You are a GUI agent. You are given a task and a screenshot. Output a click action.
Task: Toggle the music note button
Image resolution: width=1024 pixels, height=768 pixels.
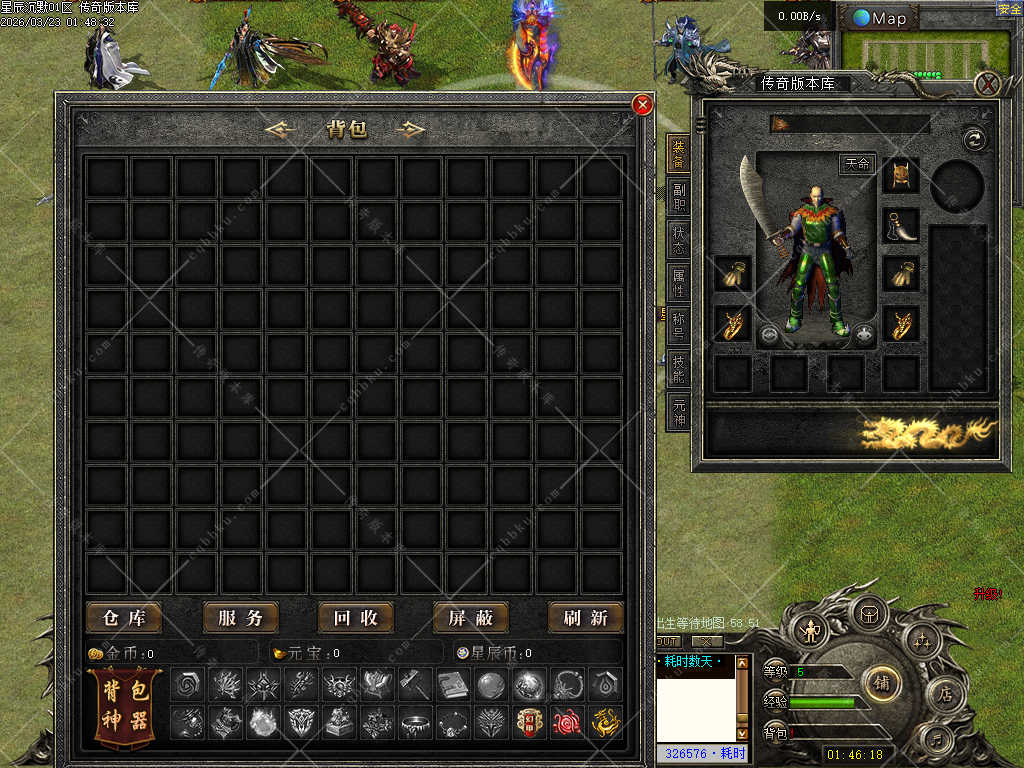click(936, 741)
